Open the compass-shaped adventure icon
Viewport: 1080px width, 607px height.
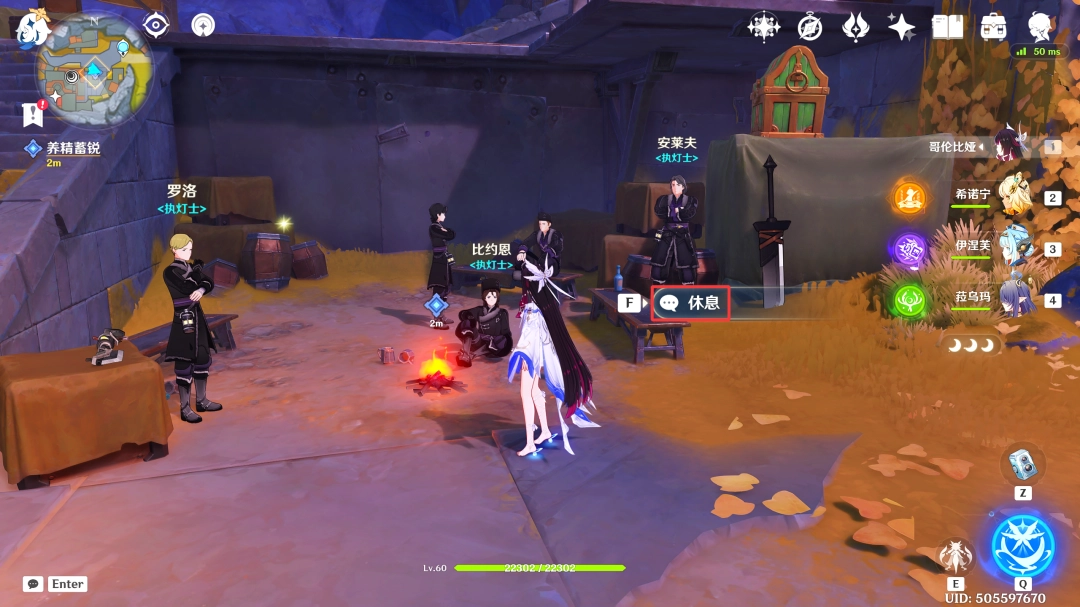click(x=810, y=27)
